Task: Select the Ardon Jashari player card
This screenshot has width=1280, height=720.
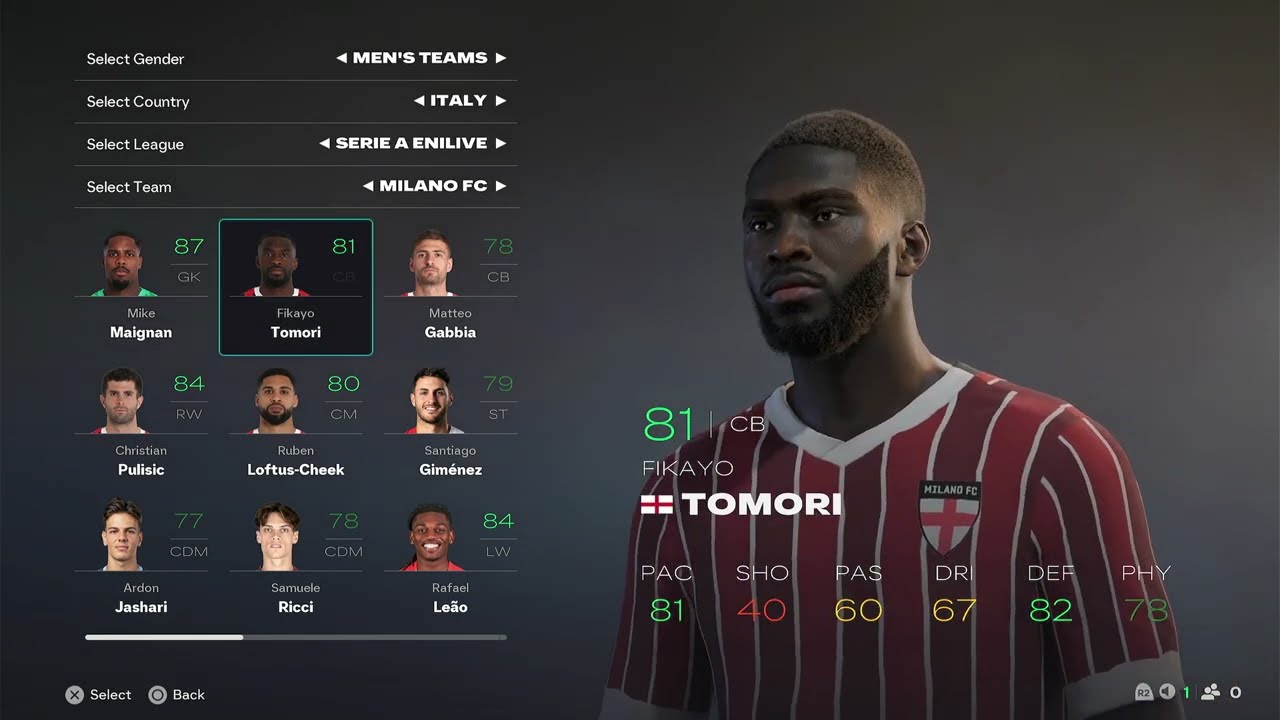Action: coord(141,562)
